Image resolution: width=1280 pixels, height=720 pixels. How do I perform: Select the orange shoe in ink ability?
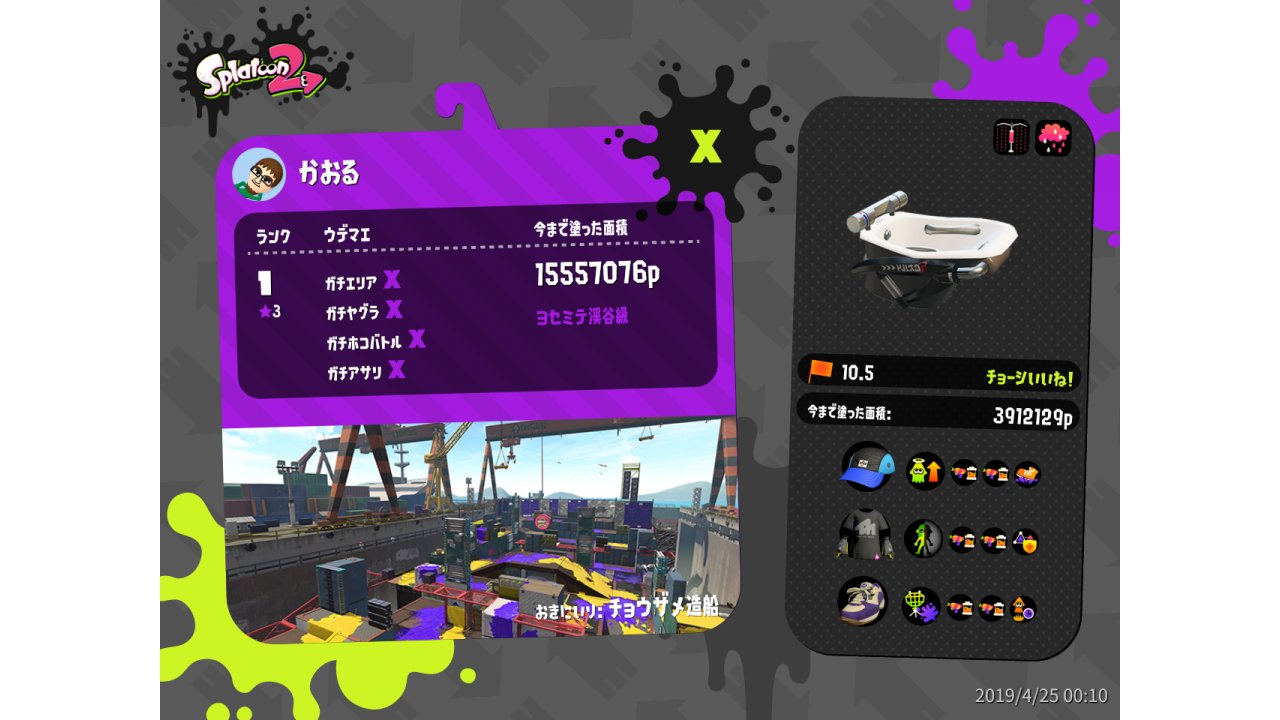1027,473
